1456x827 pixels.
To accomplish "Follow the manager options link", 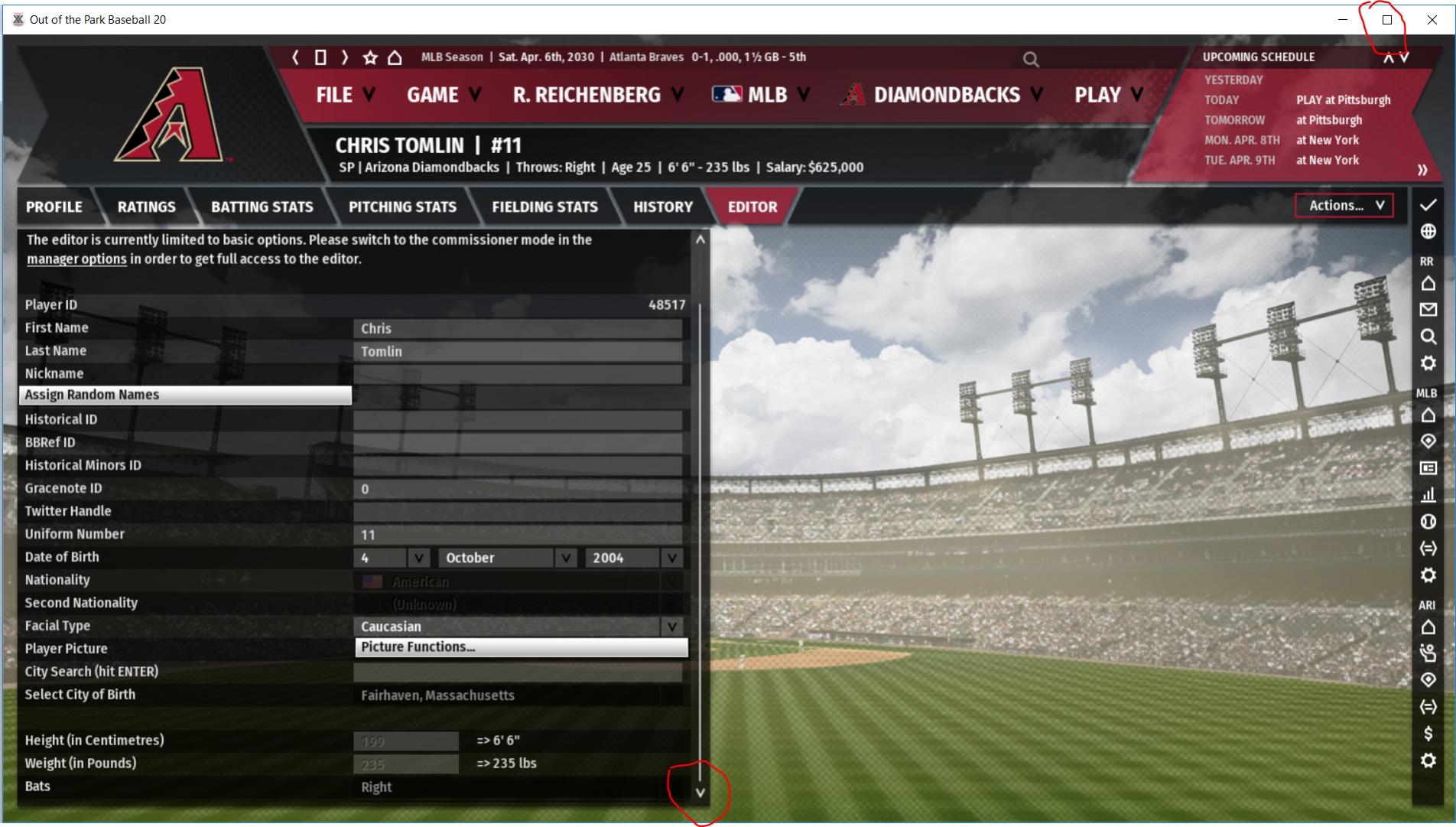I will (76, 259).
